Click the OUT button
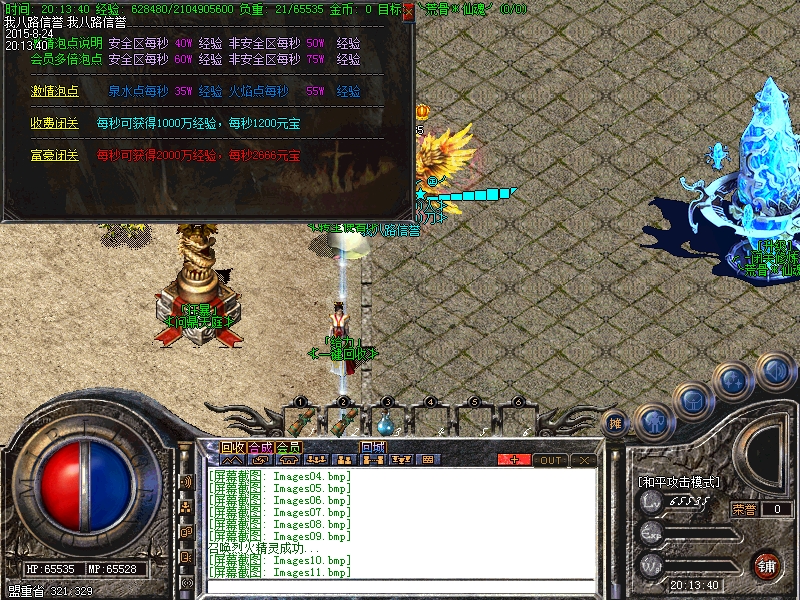The width and height of the screenshot is (800, 600). pyautogui.click(x=550, y=460)
